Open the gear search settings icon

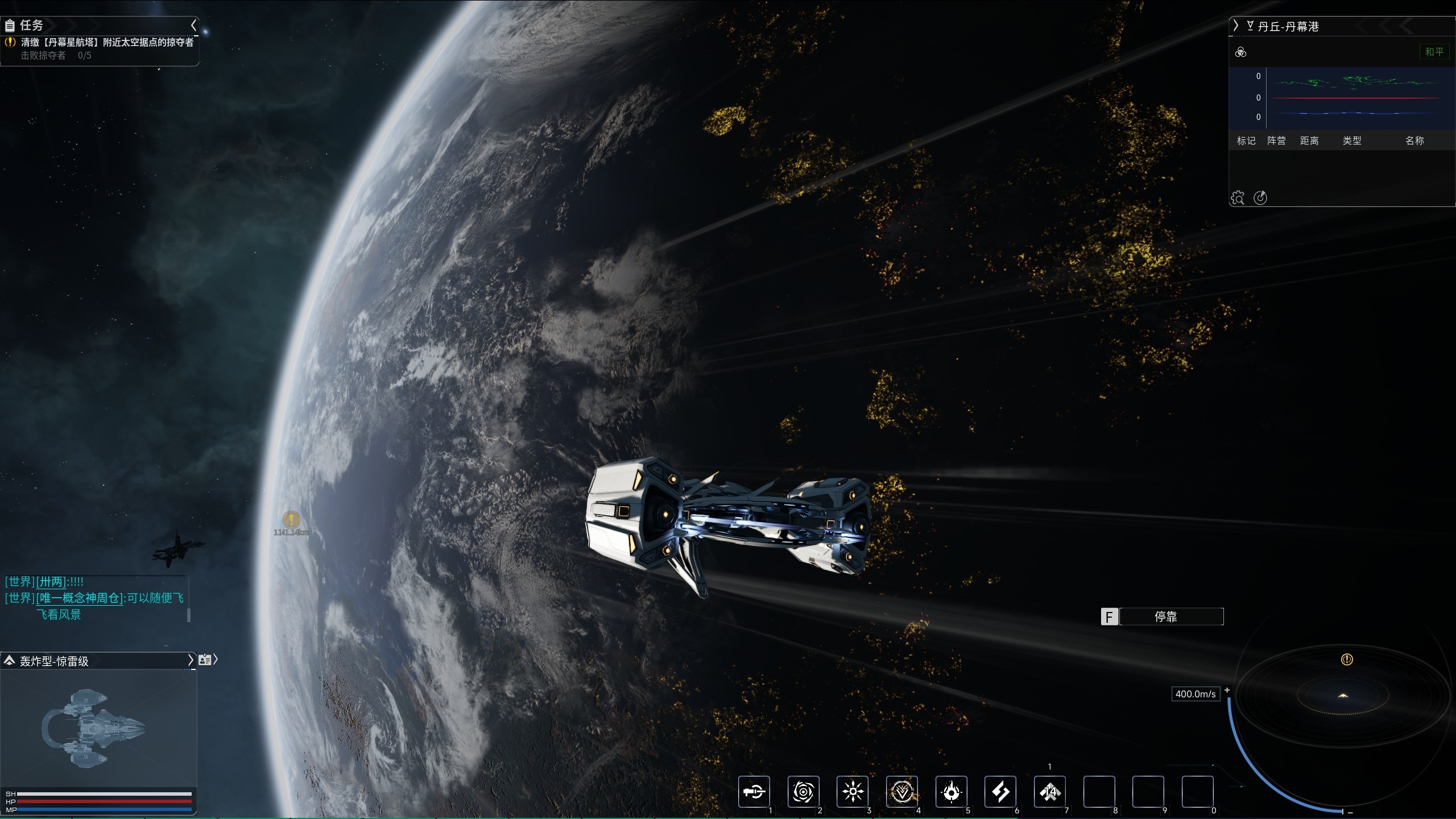[1238, 198]
